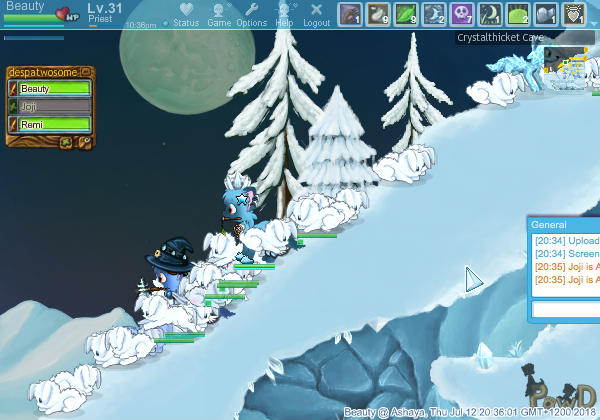This screenshot has width=600, height=420.
Task: Click the clover button on party panel
Action: [x=65, y=142]
